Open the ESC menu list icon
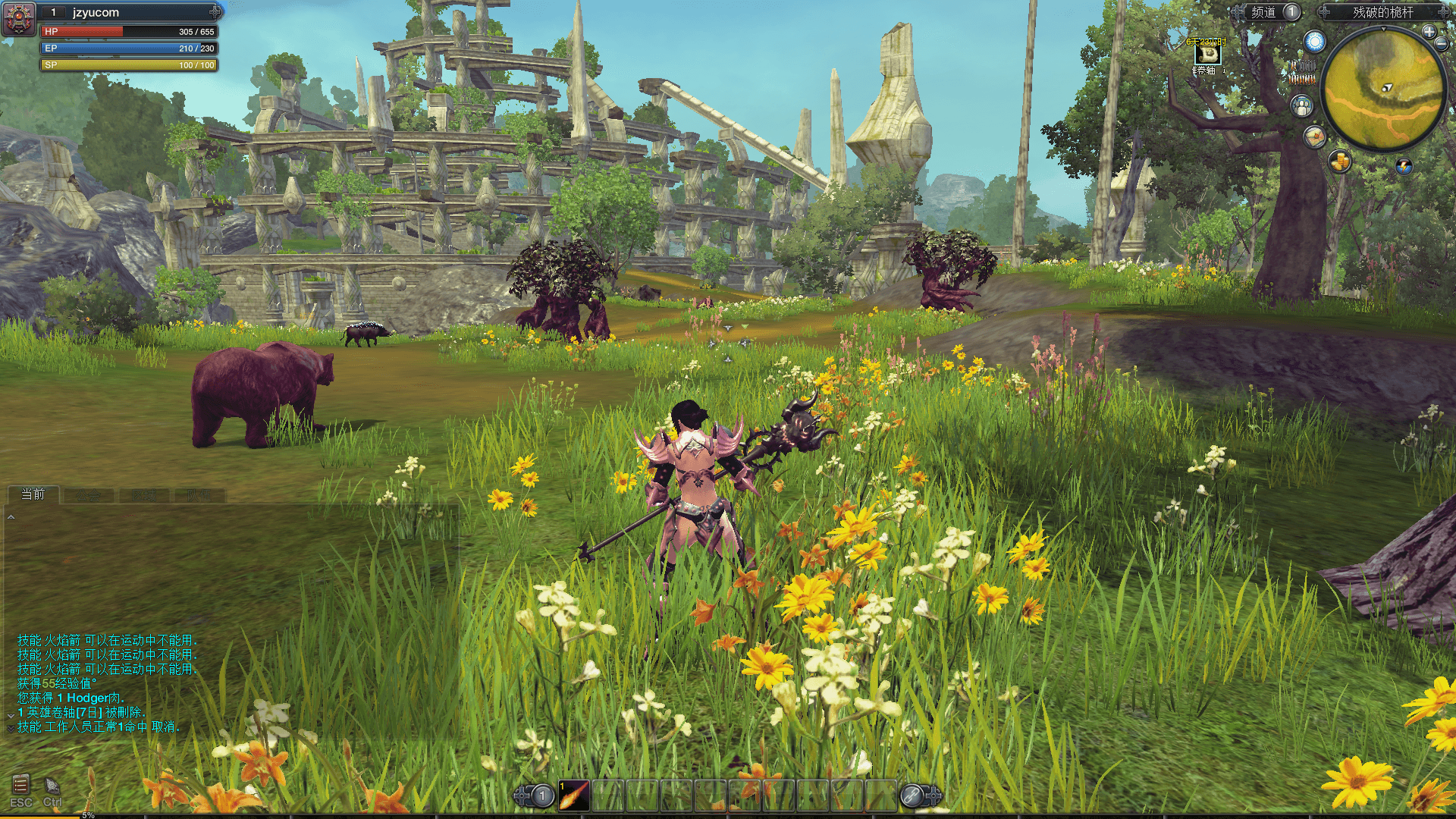Screen dimensions: 1456x819 (x=20, y=784)
